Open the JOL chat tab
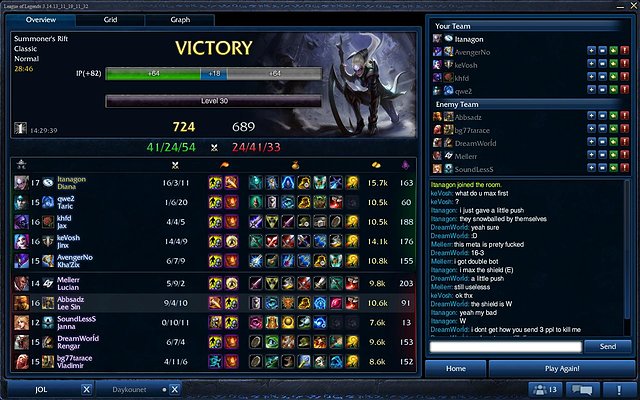Viewport: 640px width, 400px height. click(42, 389)
